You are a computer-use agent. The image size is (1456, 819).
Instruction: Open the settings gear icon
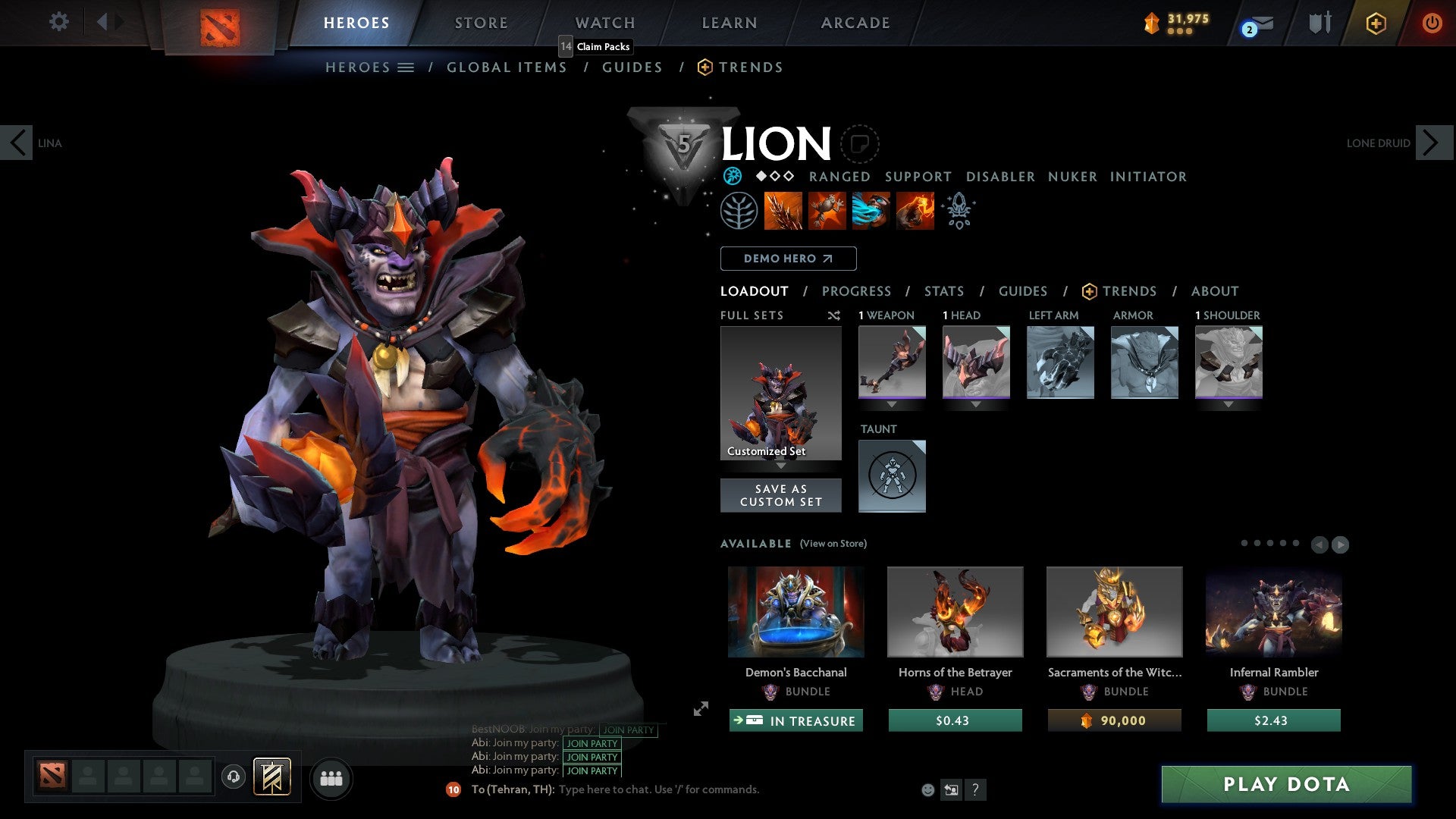click(58, 22)
